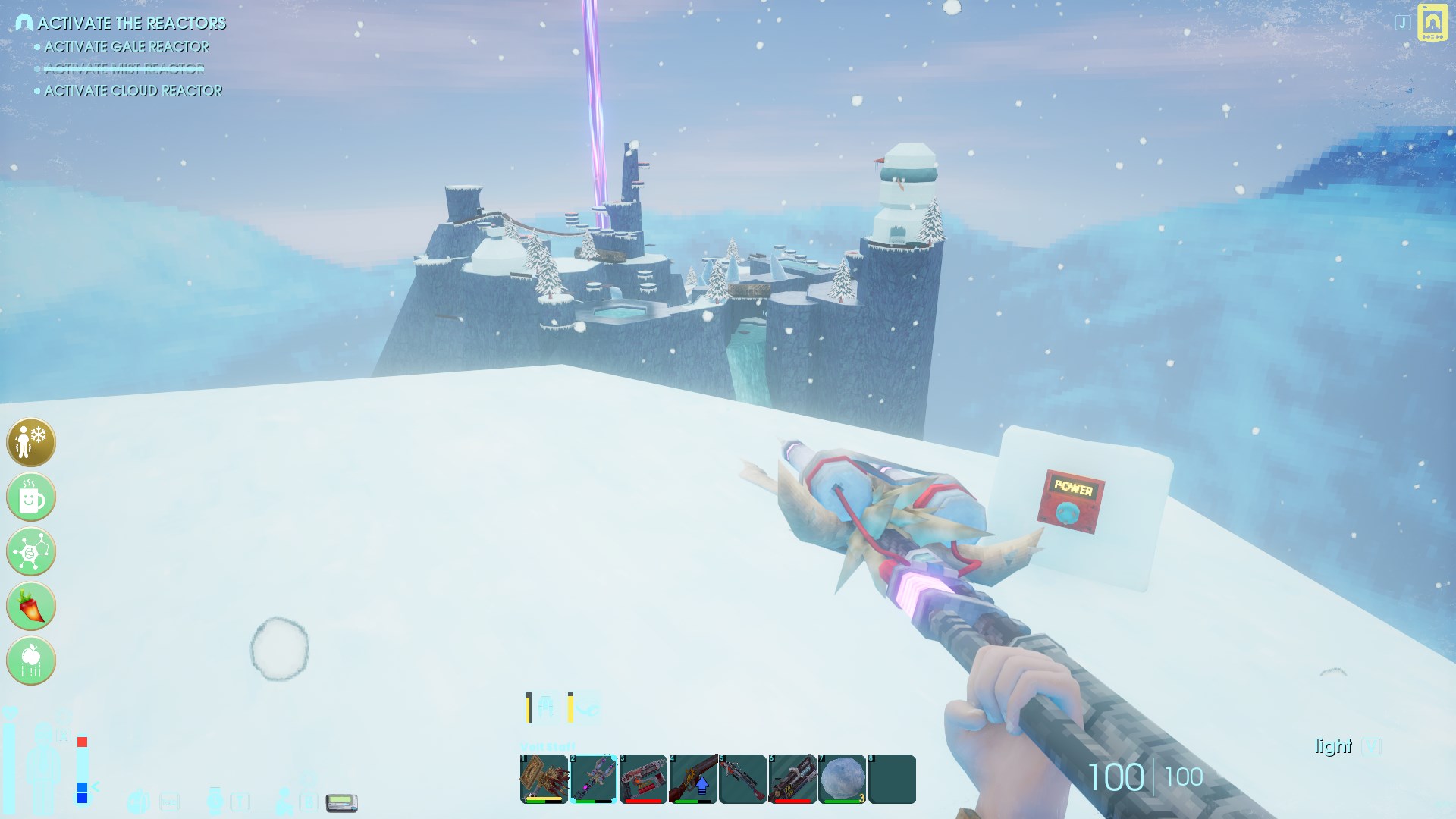Choose the red pistol in slot 3

click(643, 779)
